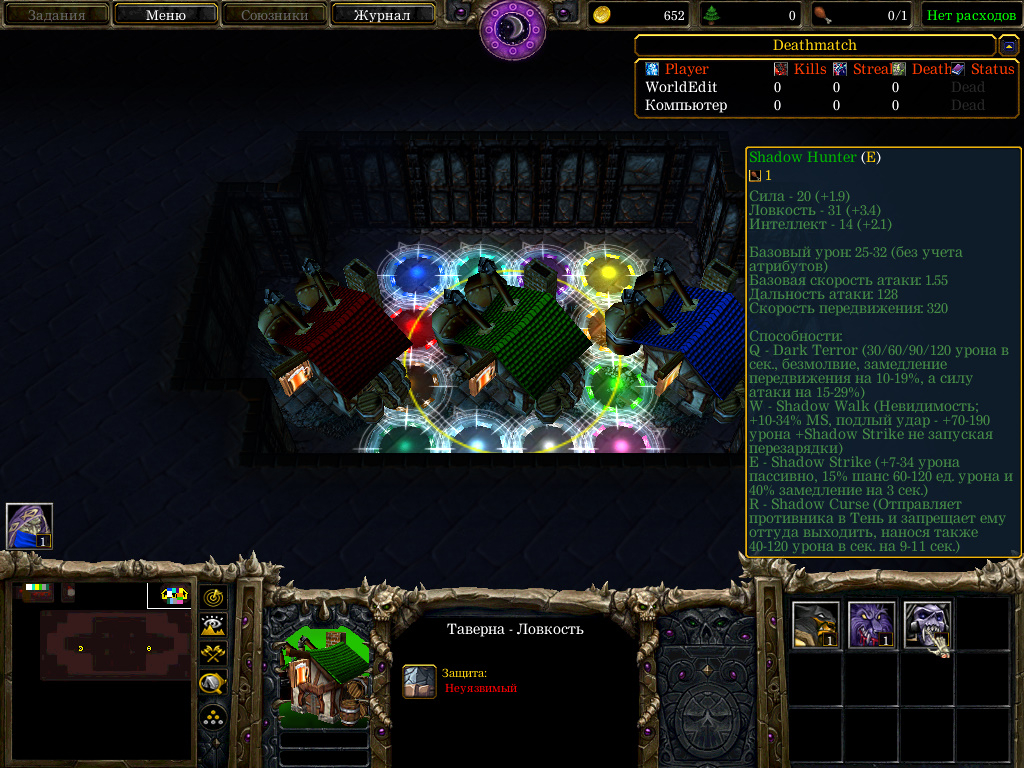The width and height of the screenshot is (1024, 768).
Task: Click the day-night clock dial
Action: click(x=512, y=27)
